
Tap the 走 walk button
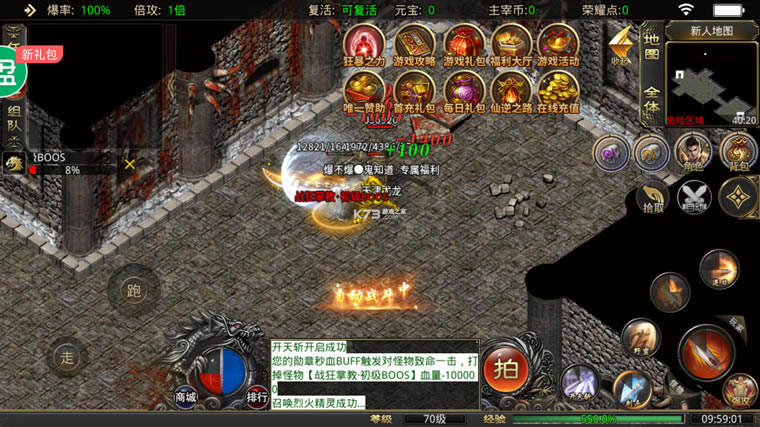click(67, 357)
